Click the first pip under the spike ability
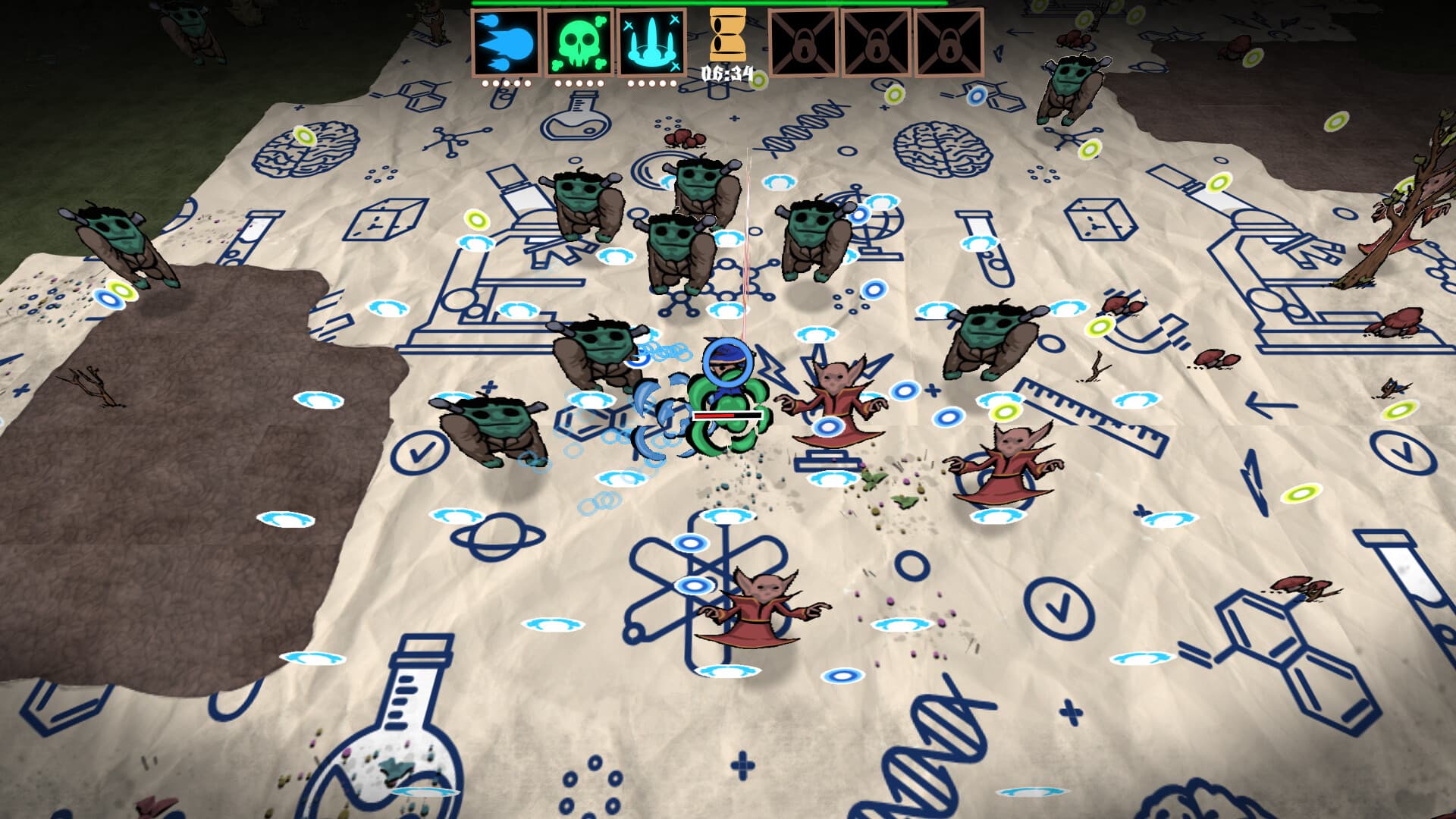Screen dimensions: 1456x819 [629, 83]
